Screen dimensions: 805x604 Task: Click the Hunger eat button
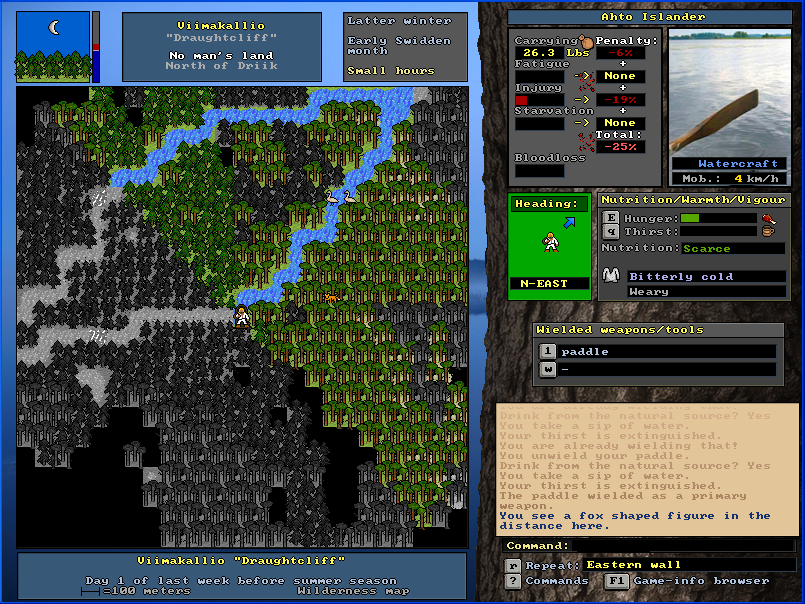tap(609, 218)
